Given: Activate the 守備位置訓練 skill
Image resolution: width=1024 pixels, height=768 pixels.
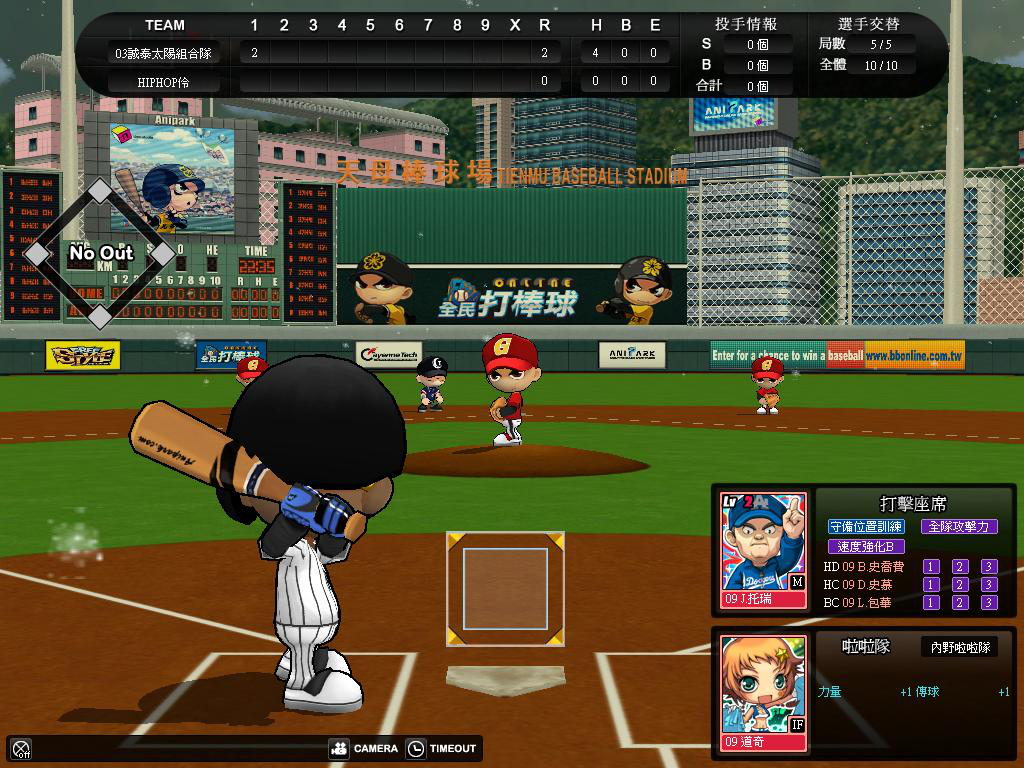Looking at the screenshot, I should coord(866,526).
